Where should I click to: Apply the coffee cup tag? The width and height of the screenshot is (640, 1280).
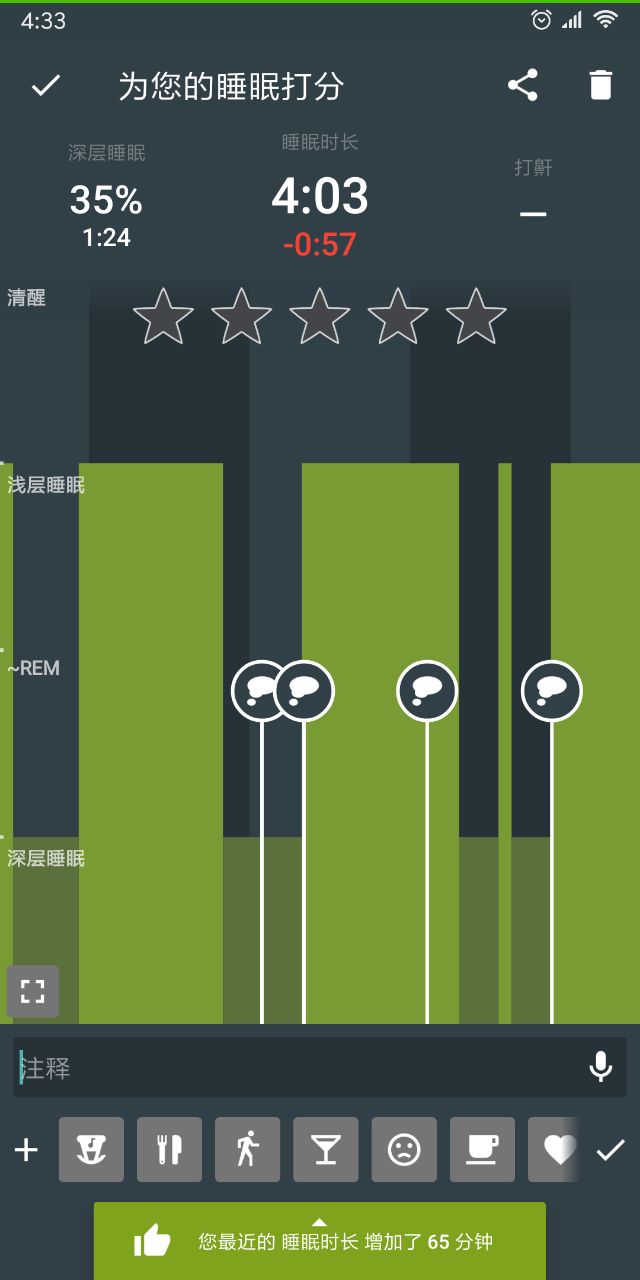[x=482, y=1150]
